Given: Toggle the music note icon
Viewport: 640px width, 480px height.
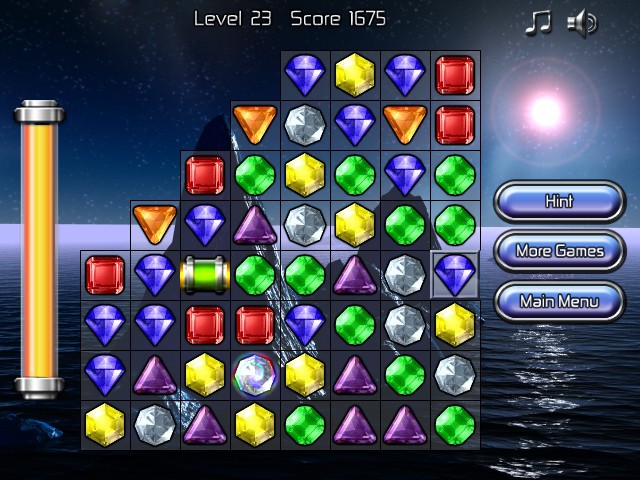Looking at the screenshot, I should point(538,23).
